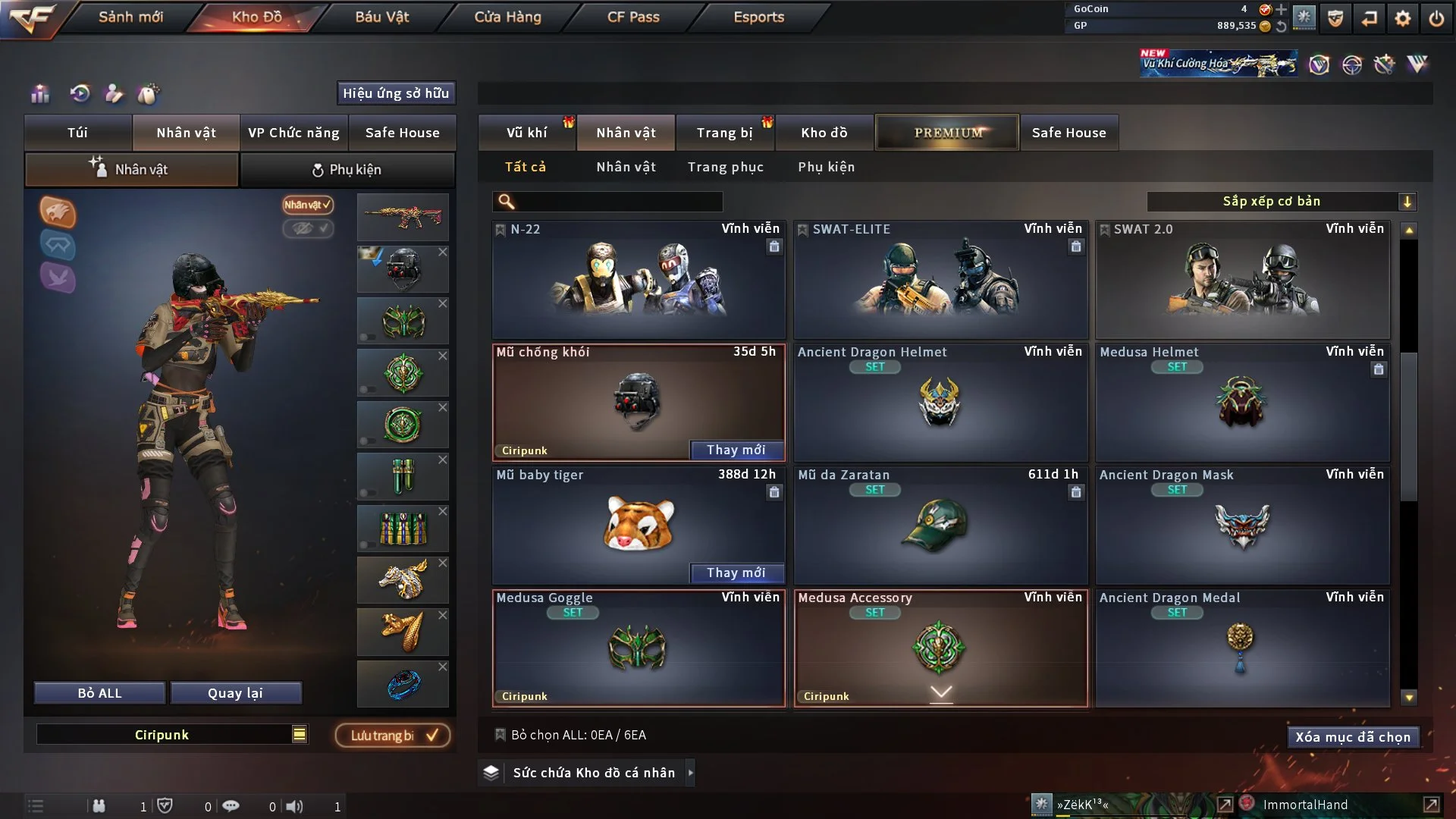Show the Trang phục subcategory
1456x819 pixels.
(725, 167)
